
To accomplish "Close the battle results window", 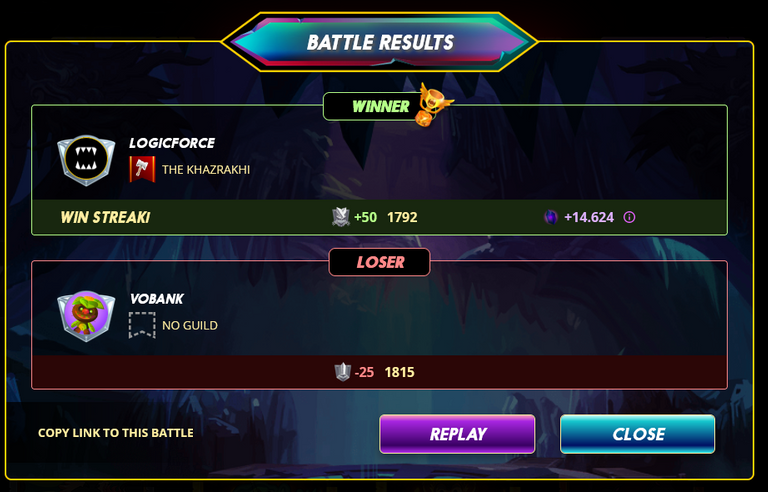I will coord(637,434).
